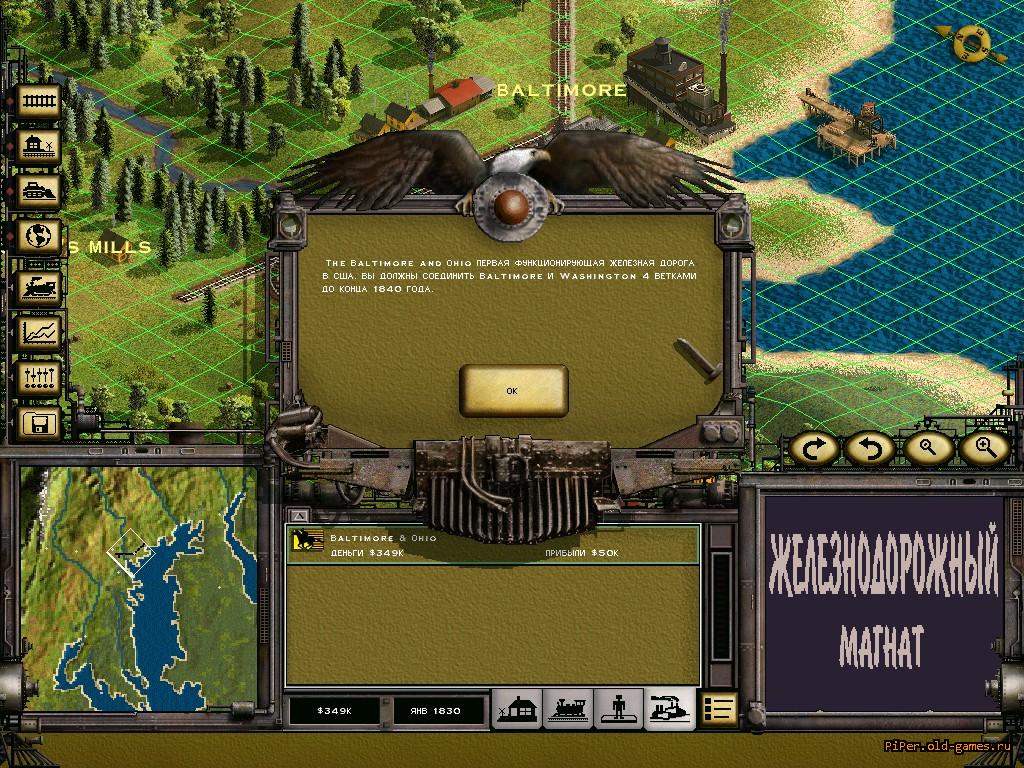Switch to the industry buildings tab

pyautogui.click(x=669, y=710)
